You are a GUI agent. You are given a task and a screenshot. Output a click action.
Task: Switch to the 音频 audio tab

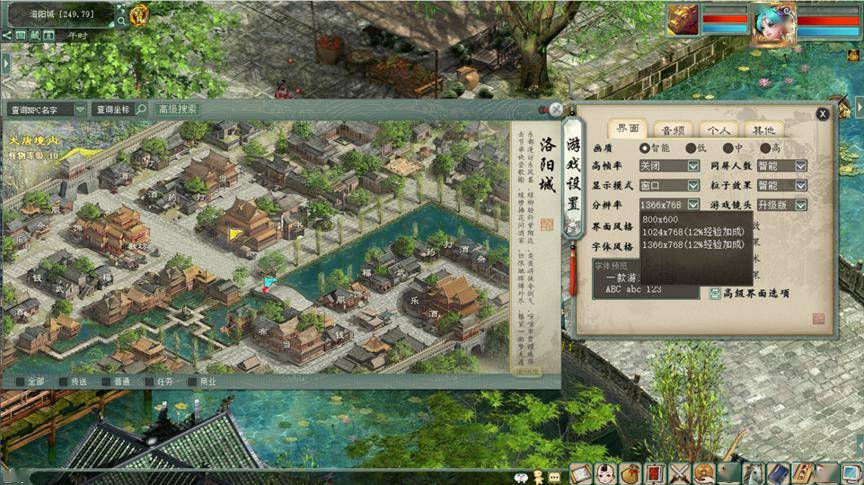coord(671,129)
